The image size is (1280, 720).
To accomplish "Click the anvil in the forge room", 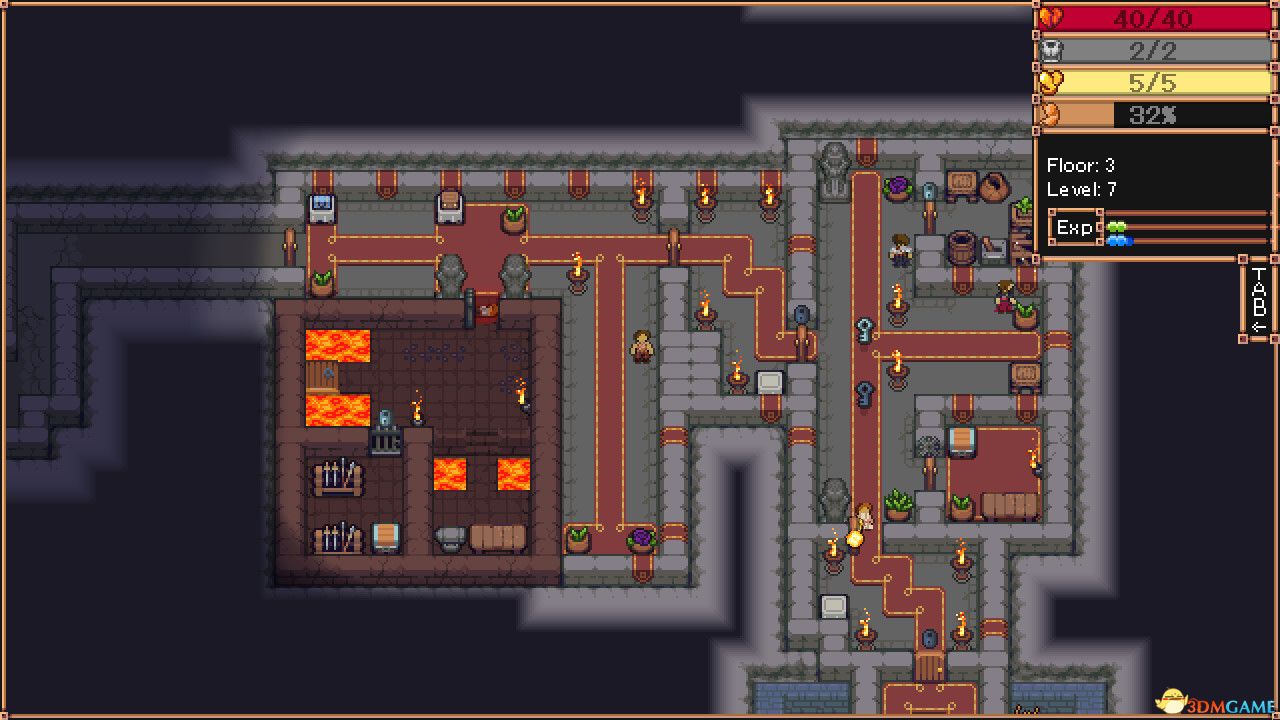I will (449, 537).
